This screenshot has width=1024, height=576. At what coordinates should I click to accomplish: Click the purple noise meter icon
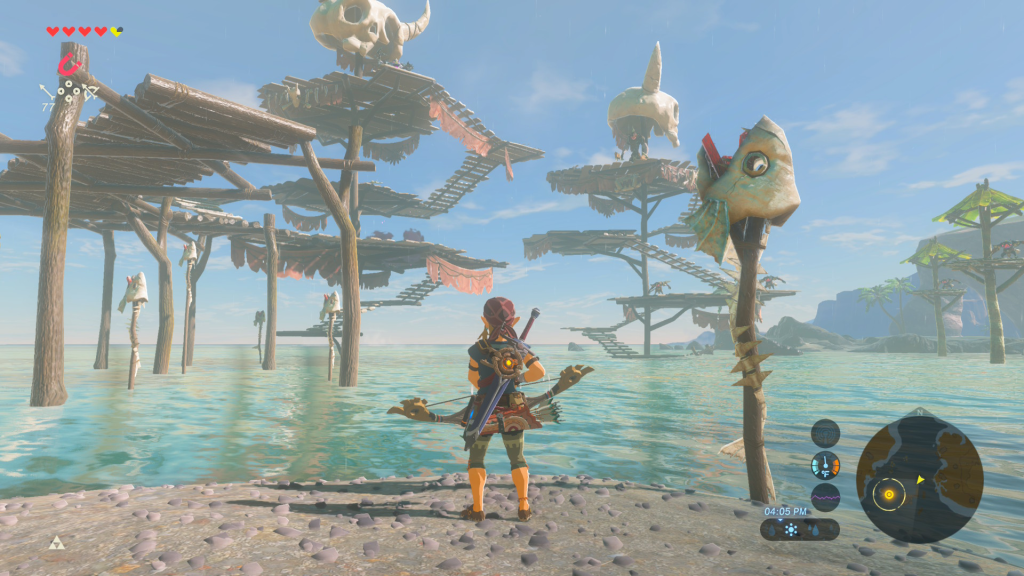click(825, 497)
